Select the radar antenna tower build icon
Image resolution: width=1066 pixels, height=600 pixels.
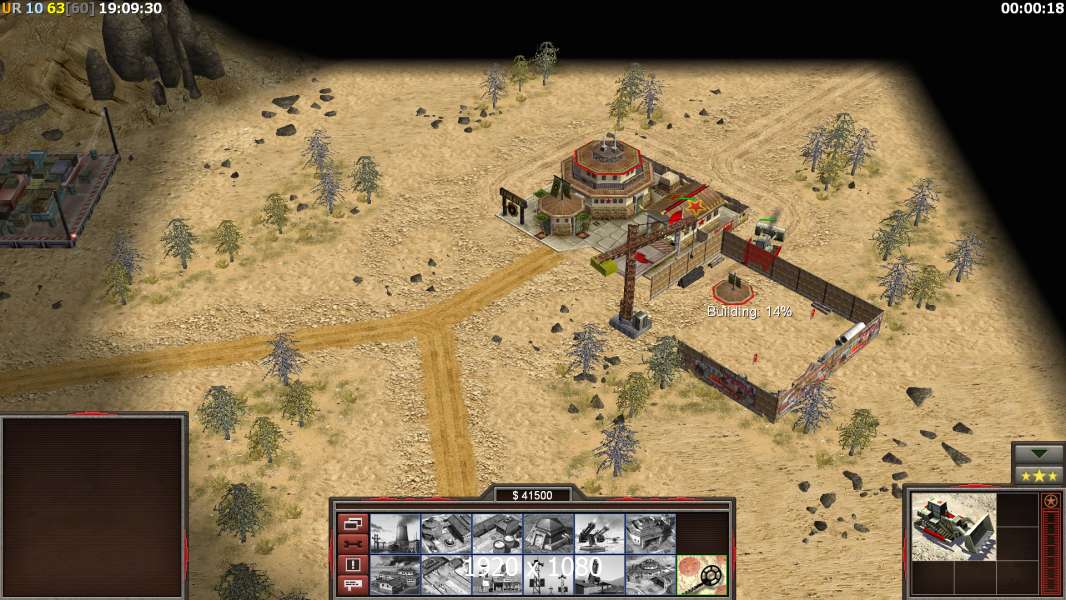pyautogui.click(x=548, y=575)
